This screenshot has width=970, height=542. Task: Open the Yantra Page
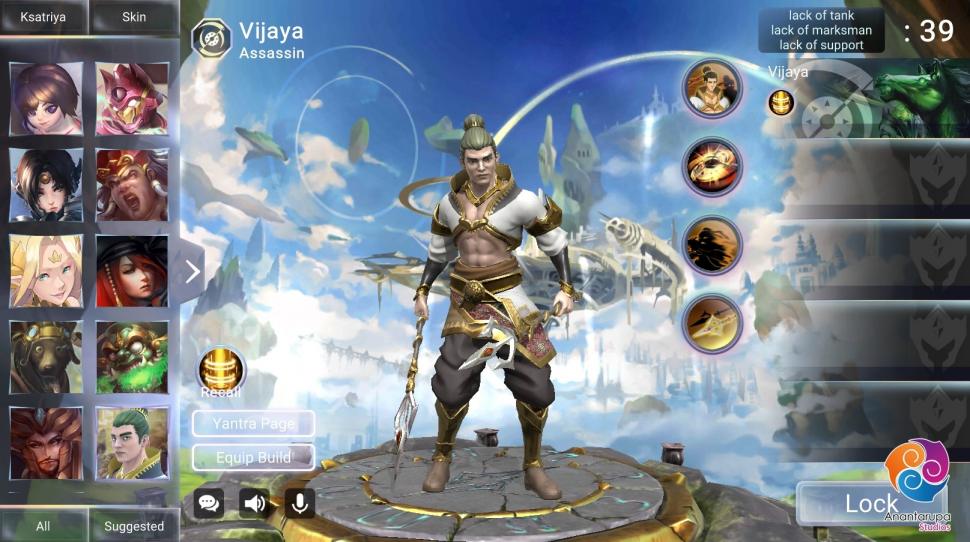coord(253,424)
